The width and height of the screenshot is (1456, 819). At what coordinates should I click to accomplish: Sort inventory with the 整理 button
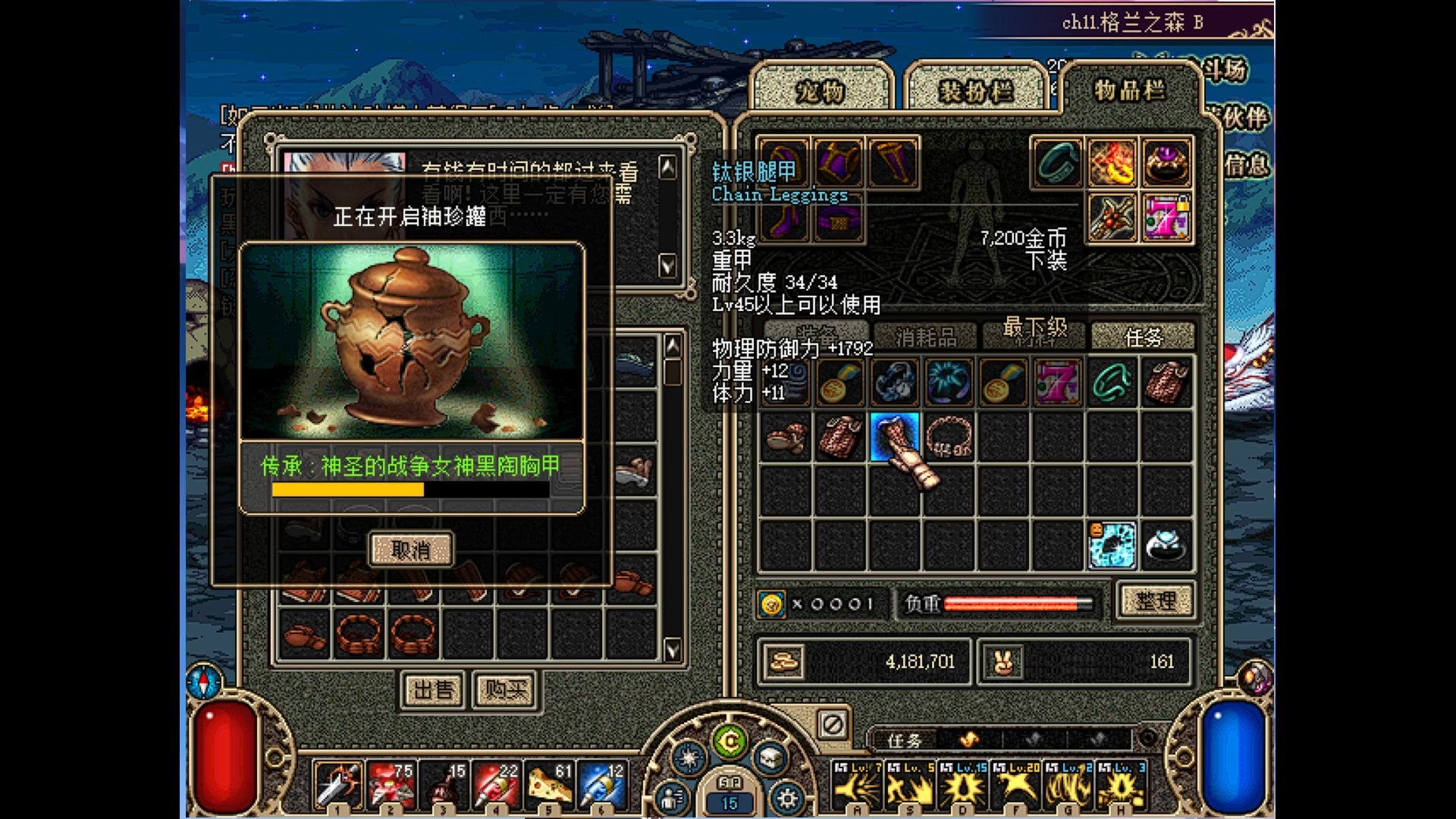tap(1155, 601)
